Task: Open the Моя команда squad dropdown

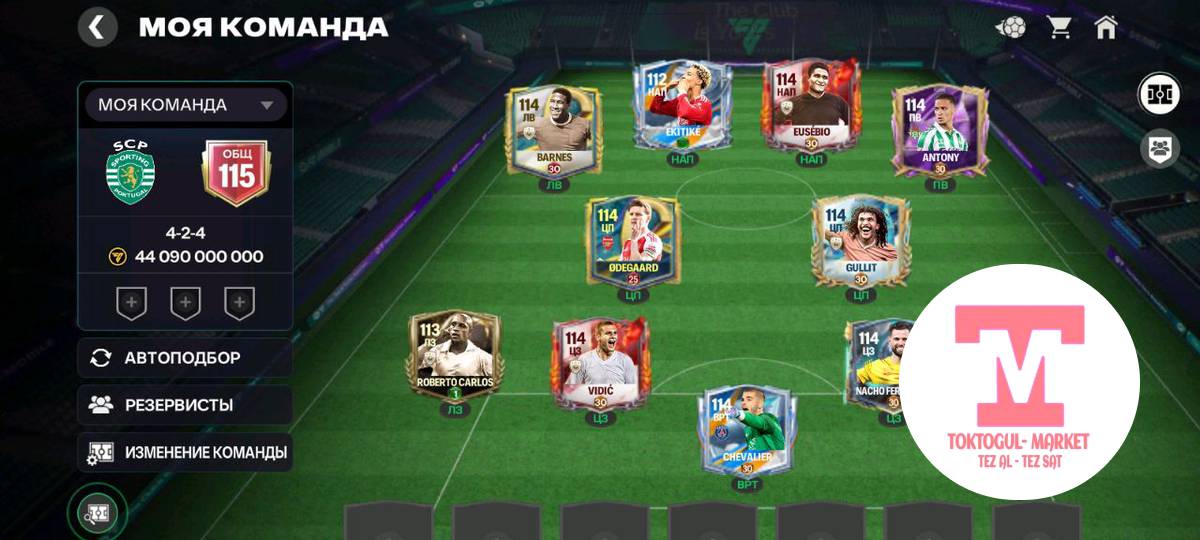Action: point(185,105)
